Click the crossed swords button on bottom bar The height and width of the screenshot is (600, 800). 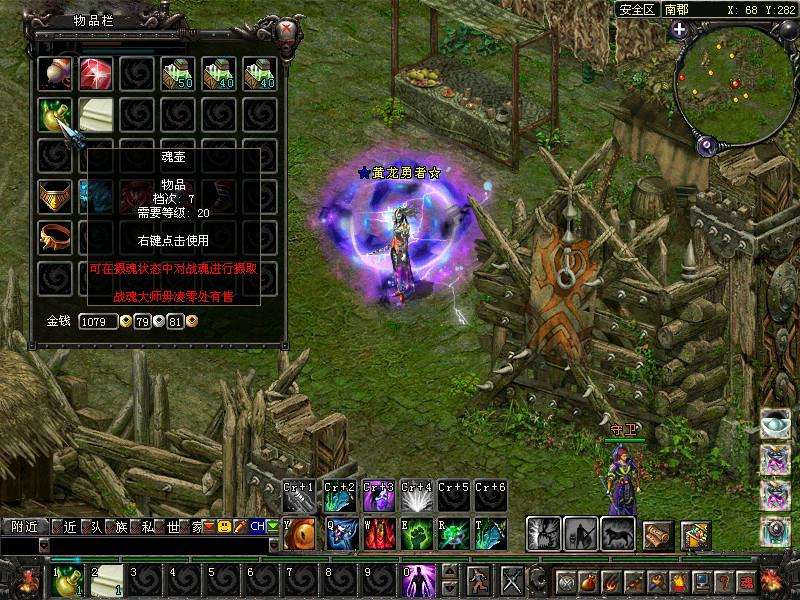(x=513, y=580)
